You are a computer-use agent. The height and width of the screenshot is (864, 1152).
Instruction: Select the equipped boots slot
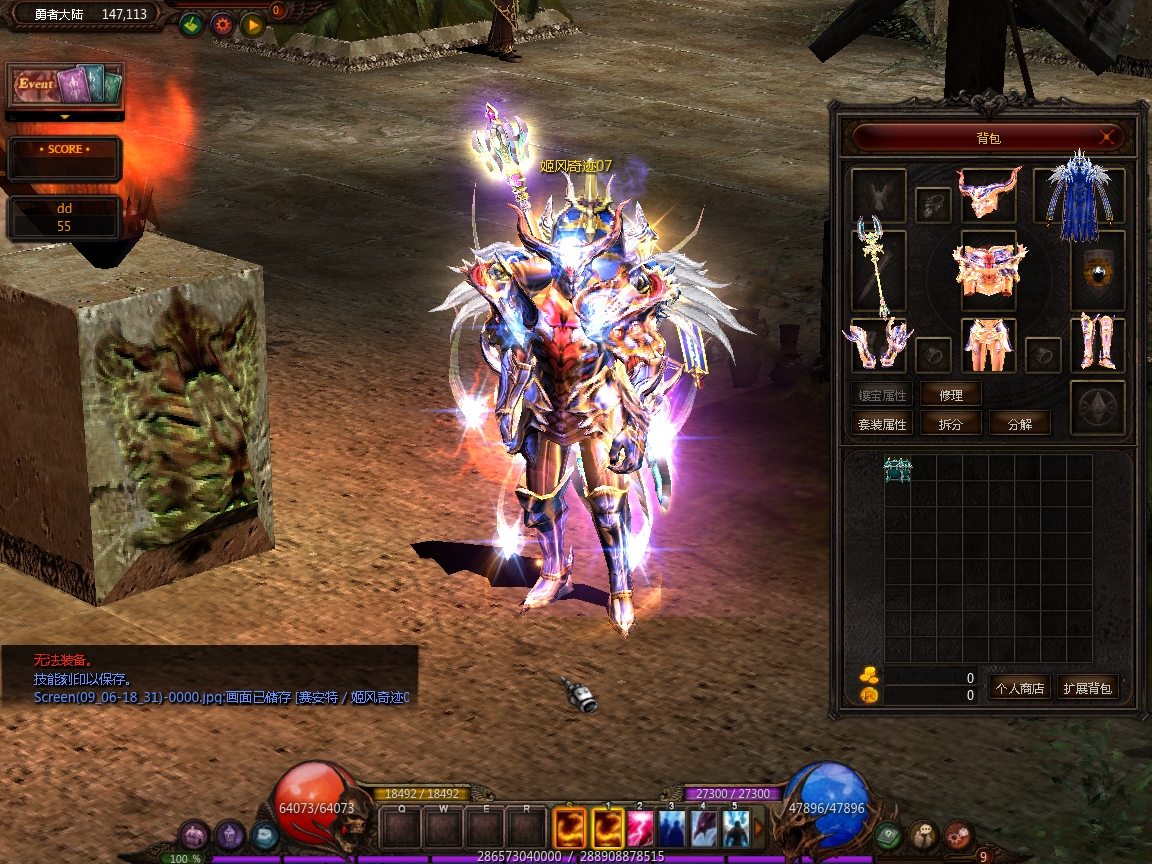(1097, 344)
